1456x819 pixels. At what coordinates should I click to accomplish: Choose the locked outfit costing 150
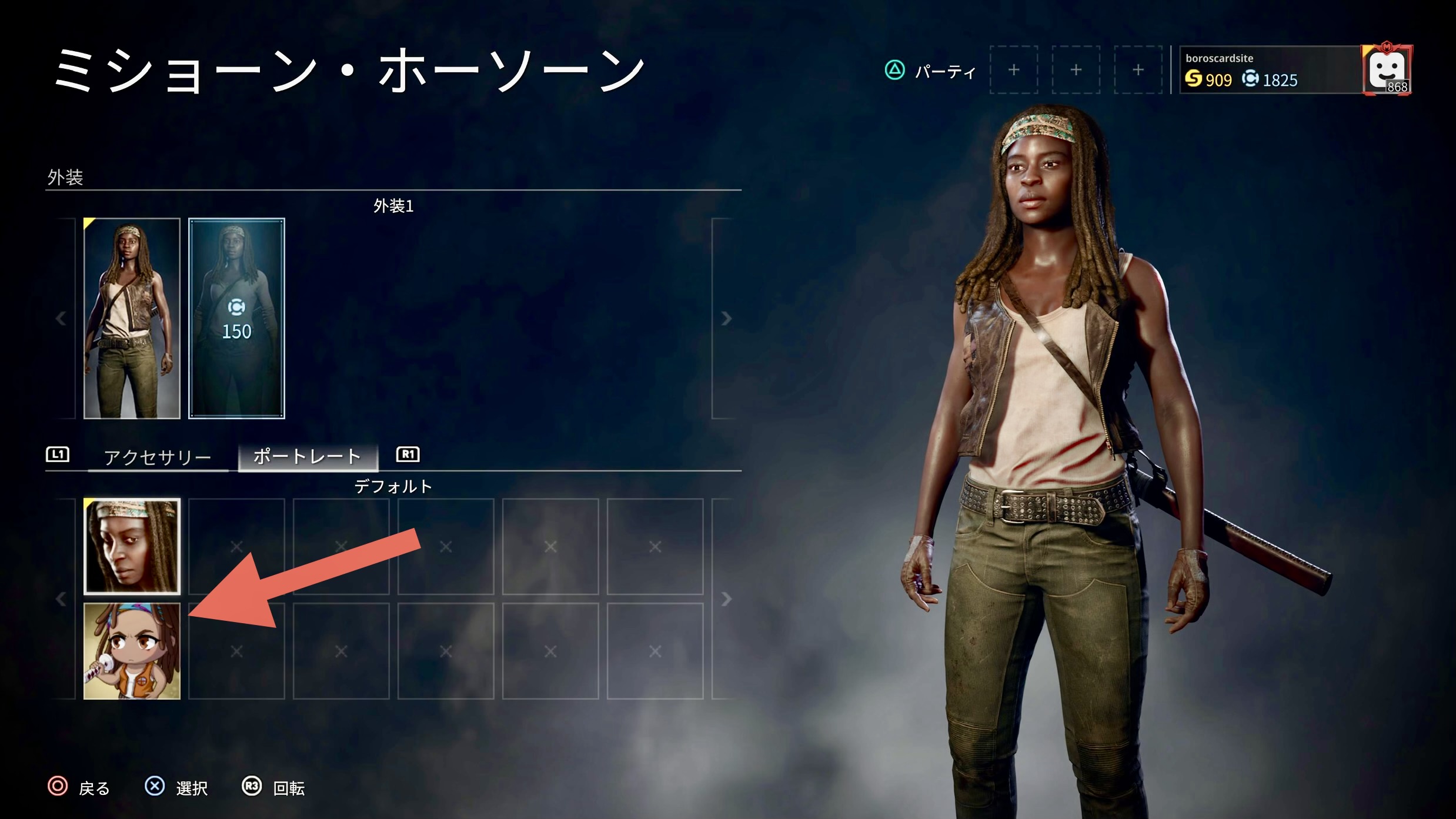(x=236, y=318)
